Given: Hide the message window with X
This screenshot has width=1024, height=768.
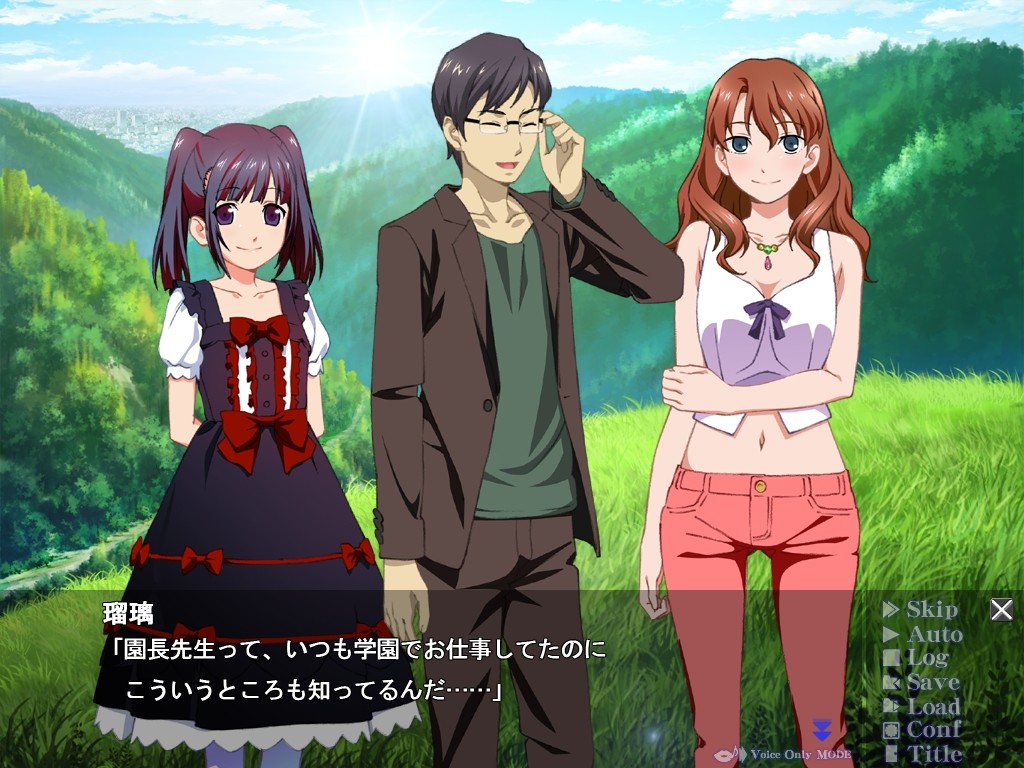Looking at the screenshot, I should coord(1001,610).
